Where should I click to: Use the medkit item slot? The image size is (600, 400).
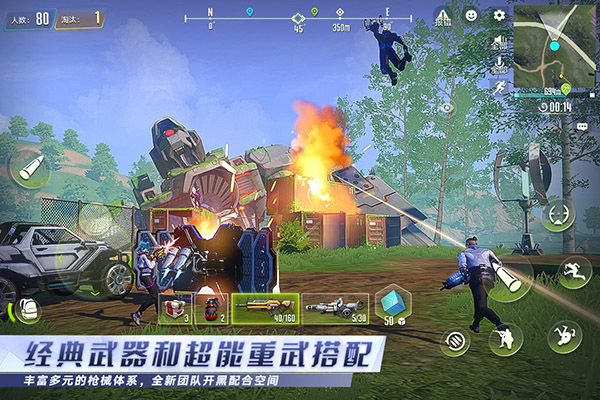175,308
